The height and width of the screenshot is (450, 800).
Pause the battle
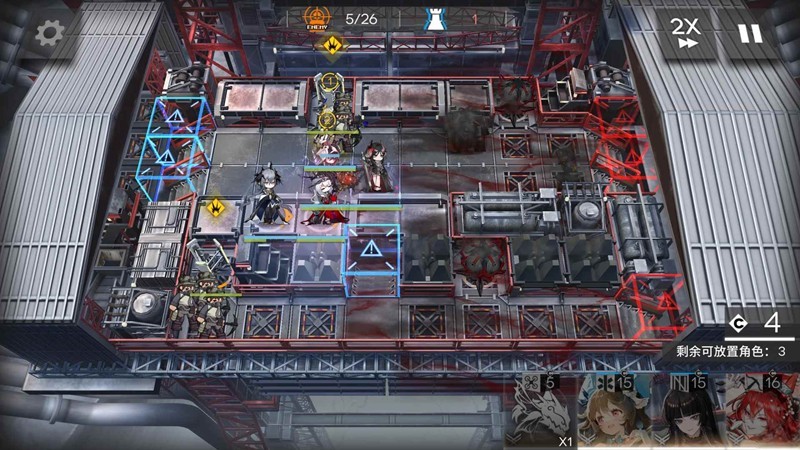749,33
